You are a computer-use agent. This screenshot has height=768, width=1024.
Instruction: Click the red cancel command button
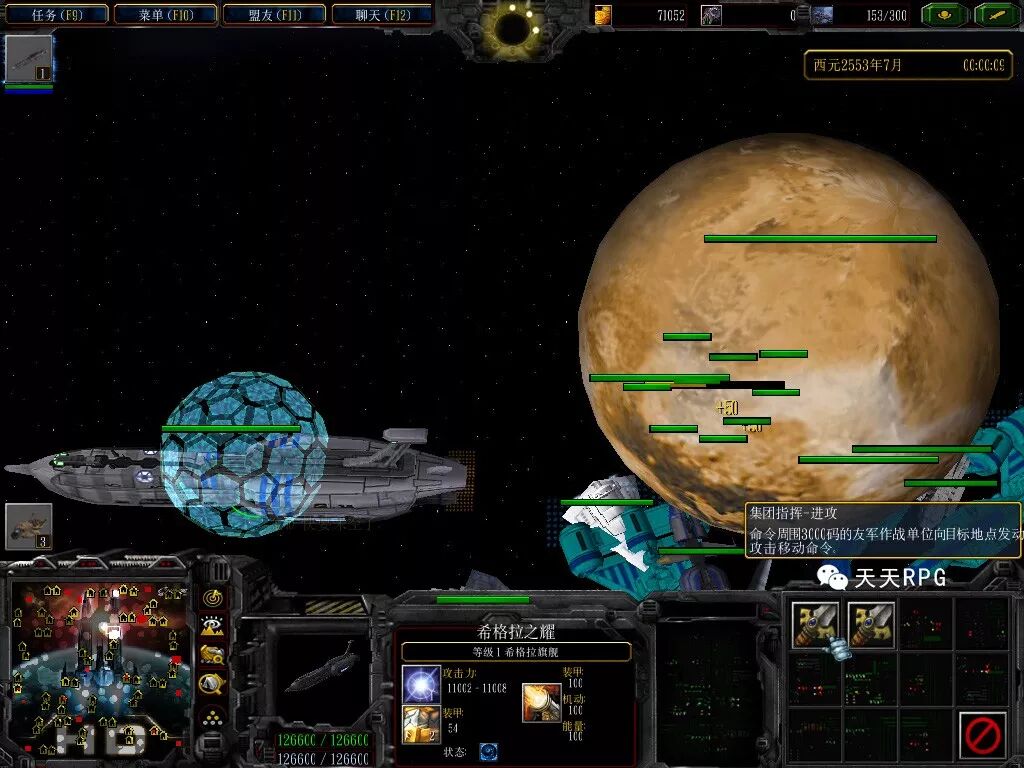[982, 735]
